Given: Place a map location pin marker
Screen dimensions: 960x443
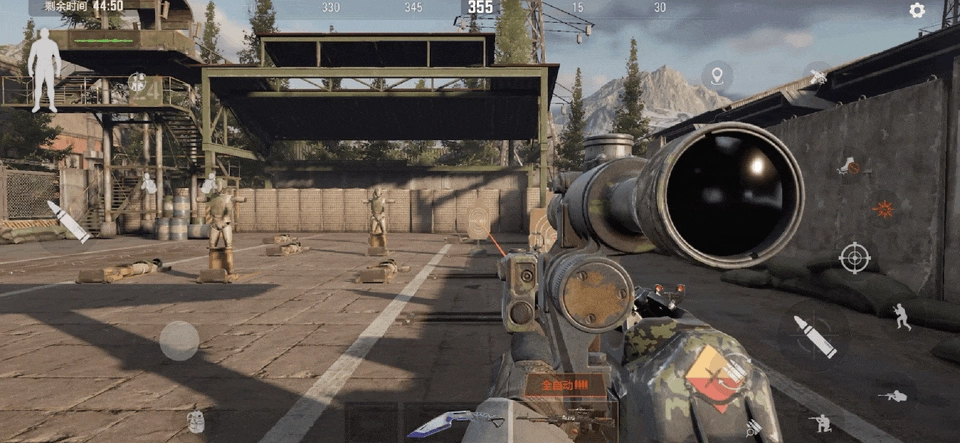Looking at the screenshot, I should pos(716,75).
